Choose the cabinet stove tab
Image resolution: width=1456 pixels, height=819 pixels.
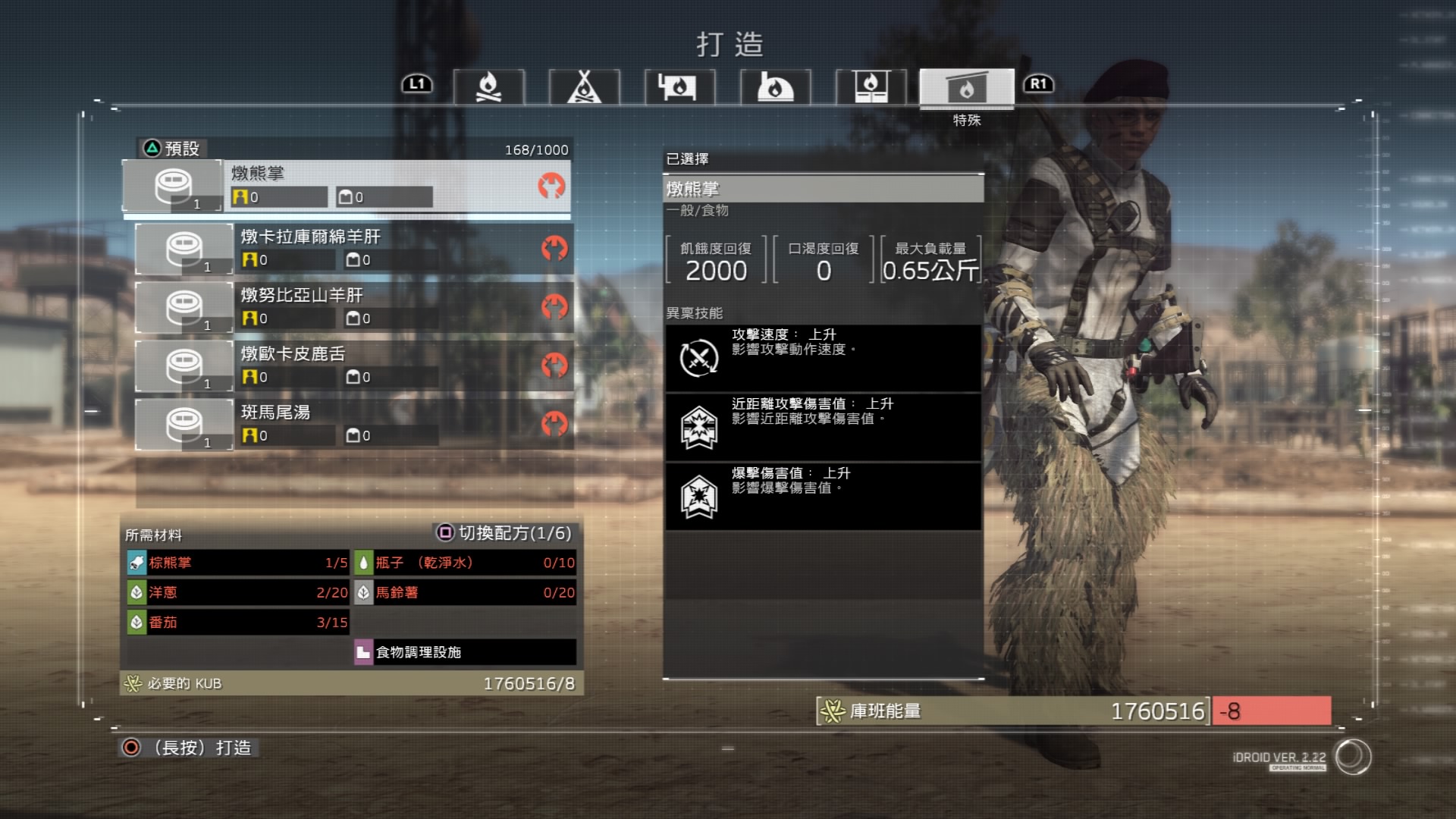pos(871,86)
